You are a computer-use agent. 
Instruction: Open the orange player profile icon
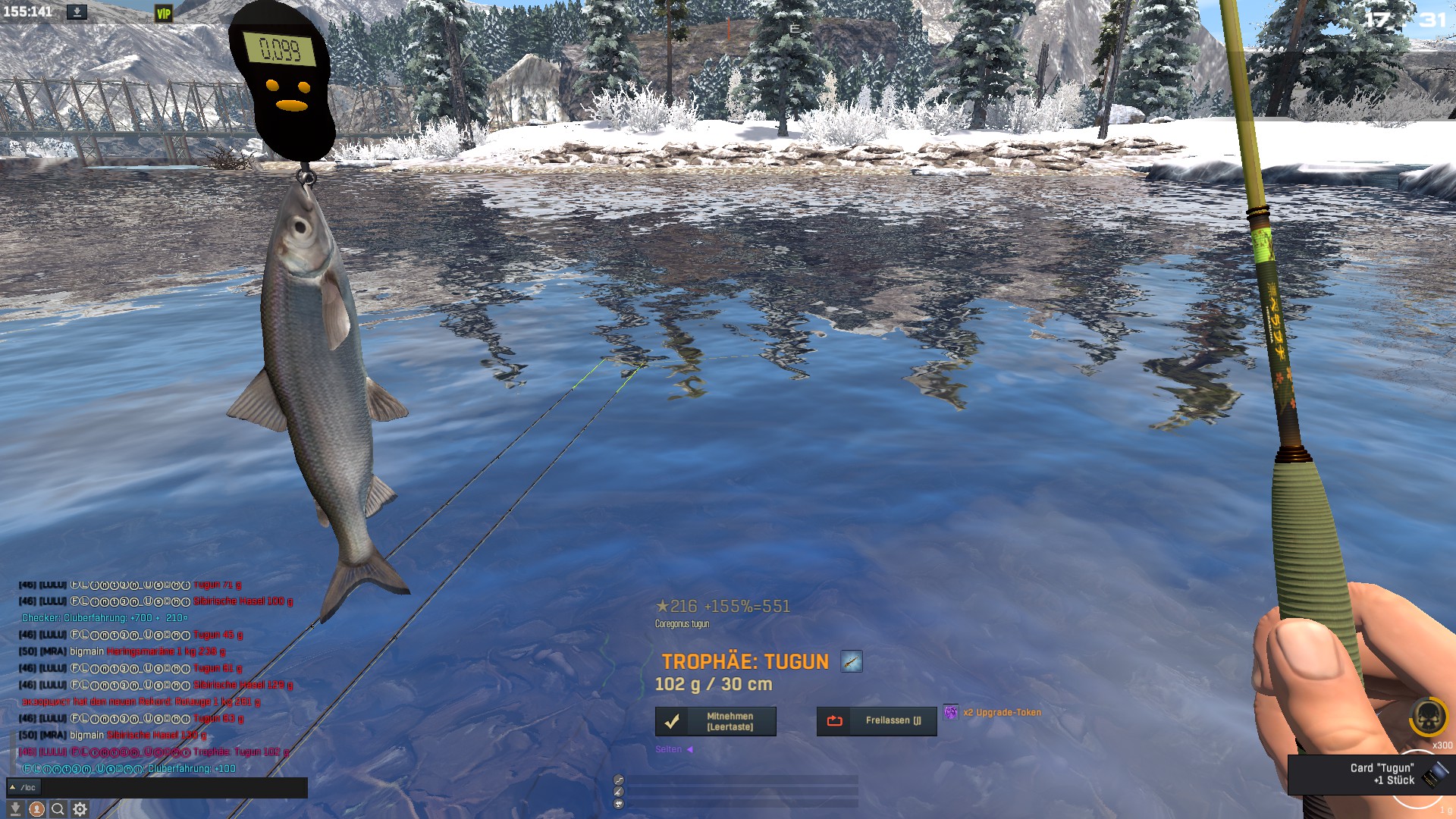[36, 809]
